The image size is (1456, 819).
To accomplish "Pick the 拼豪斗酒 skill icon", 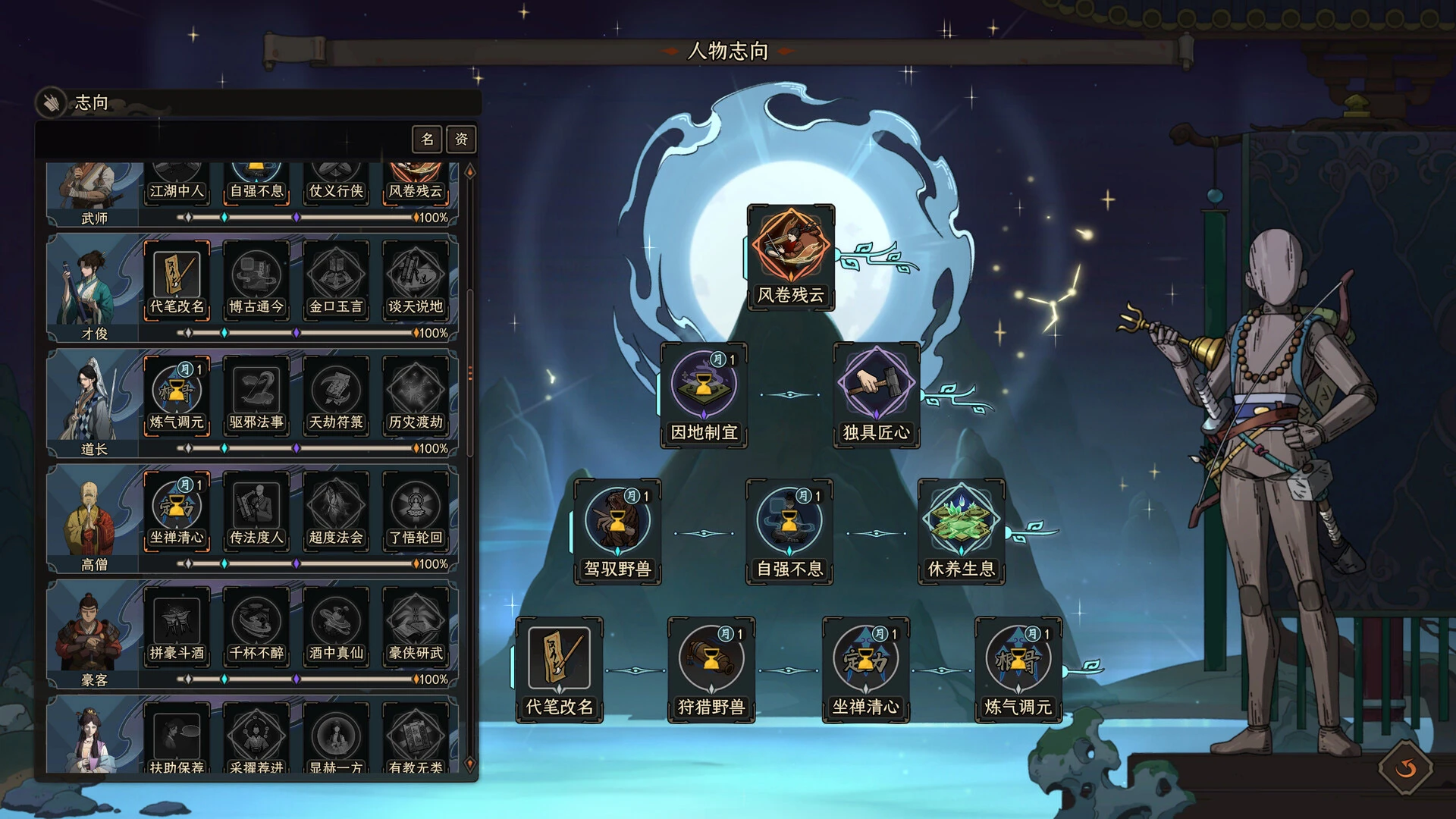I will tap(177, 622).
